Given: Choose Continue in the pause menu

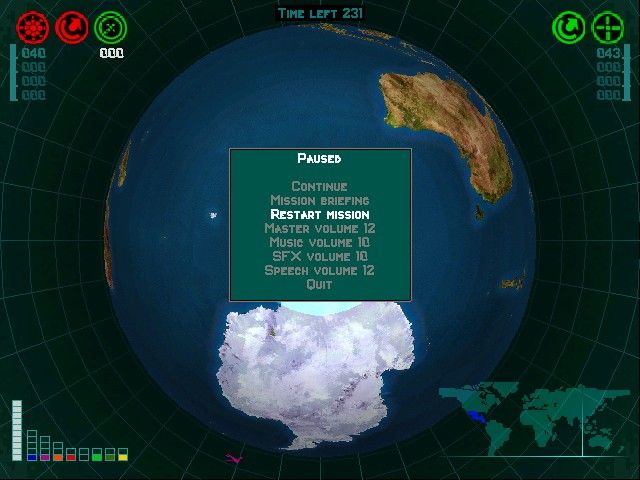Looking at the screenshot, I should click(320, 186).
